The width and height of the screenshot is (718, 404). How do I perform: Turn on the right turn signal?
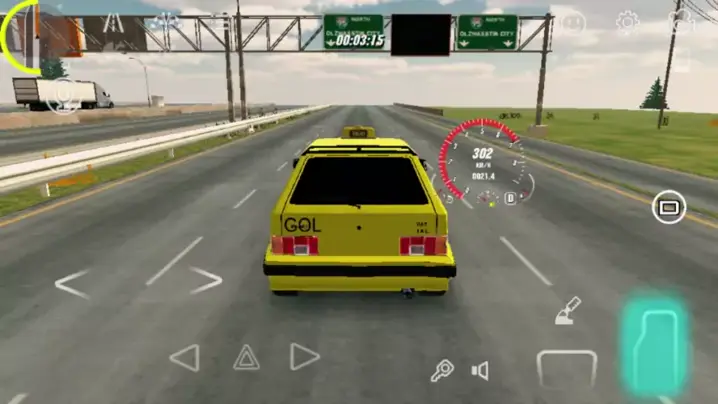pos(304,357)
